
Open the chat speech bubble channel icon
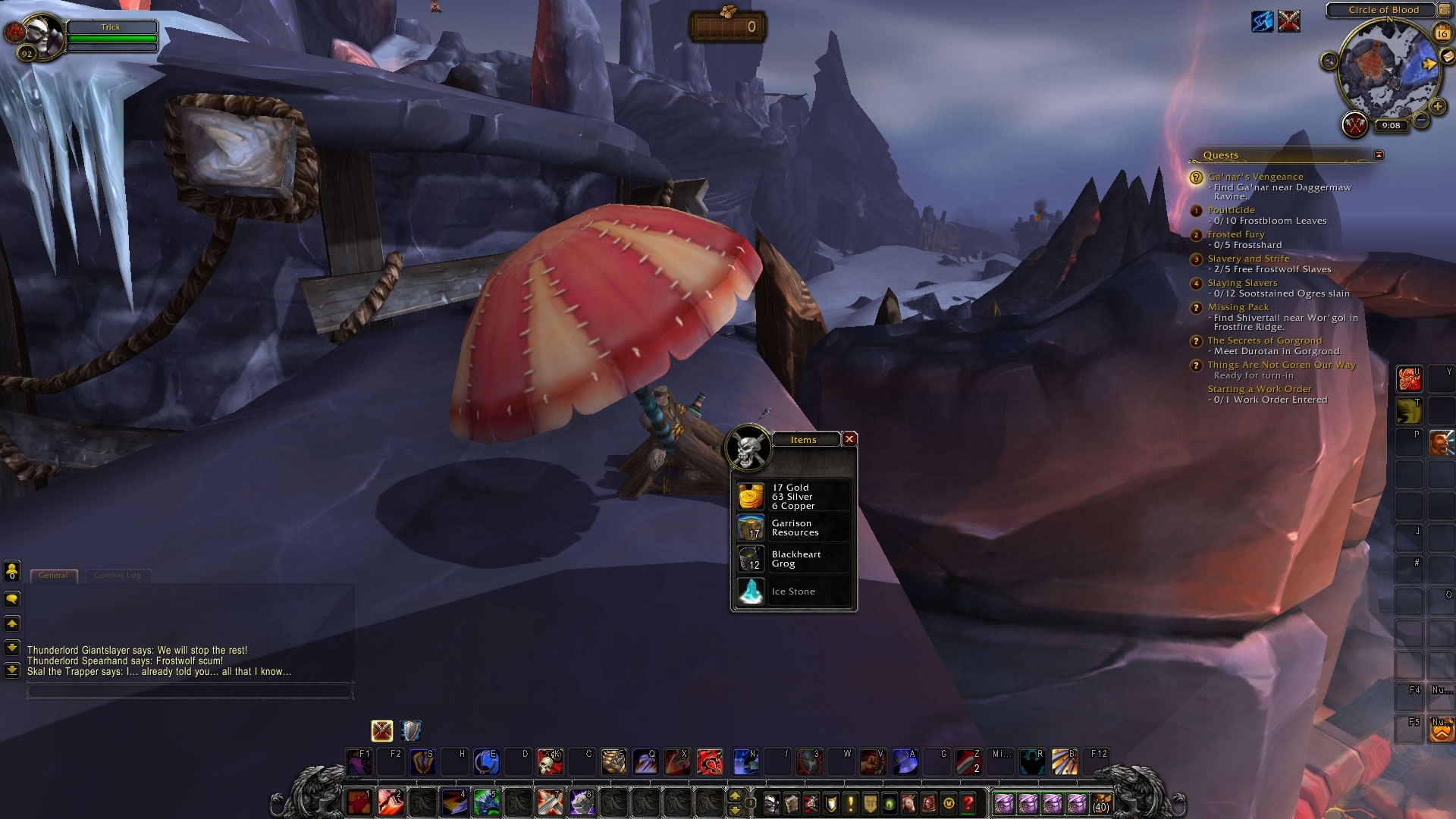(12, 599)
